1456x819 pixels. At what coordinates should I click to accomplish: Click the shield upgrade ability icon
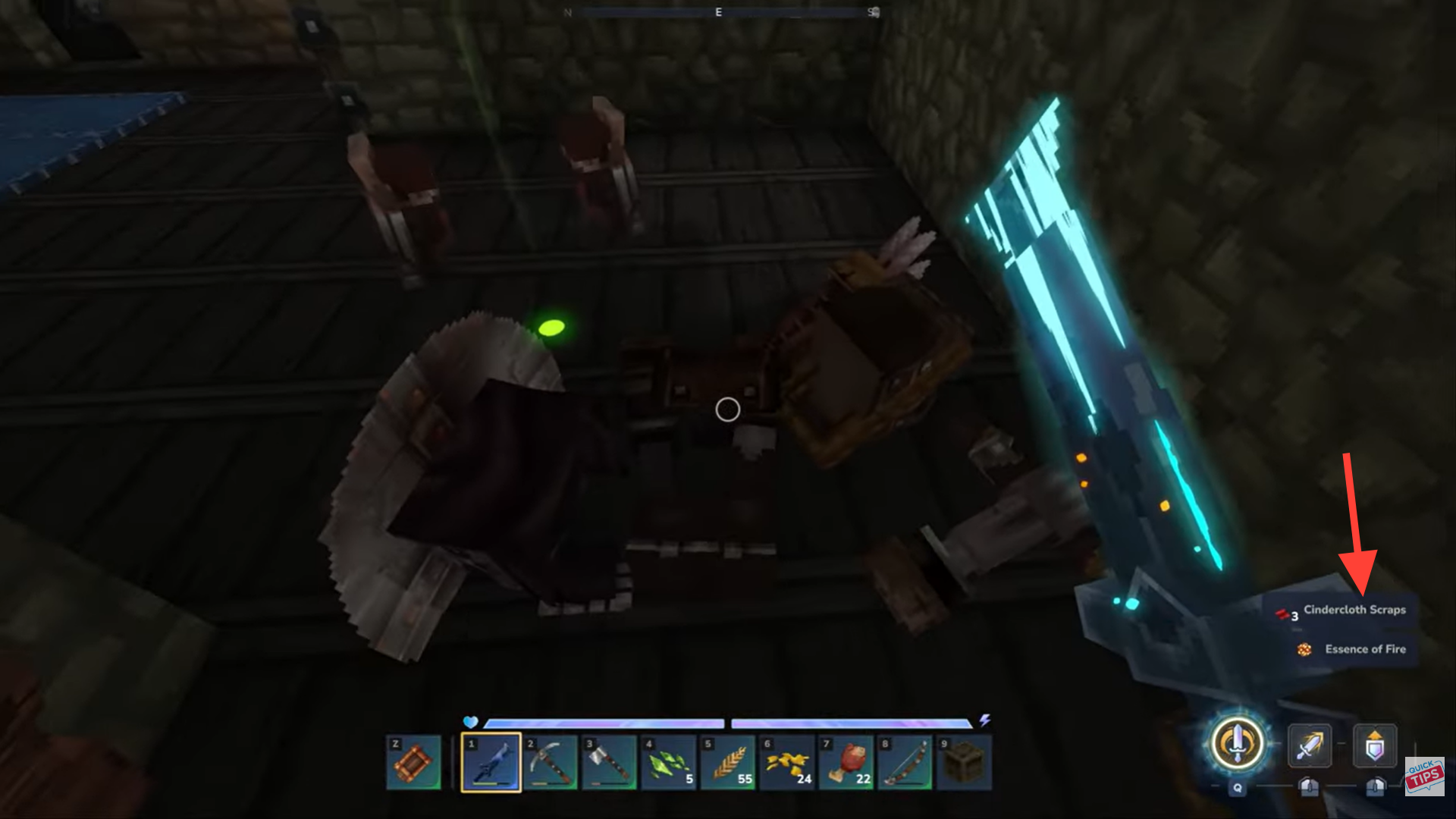click(x=1376, y=745)
